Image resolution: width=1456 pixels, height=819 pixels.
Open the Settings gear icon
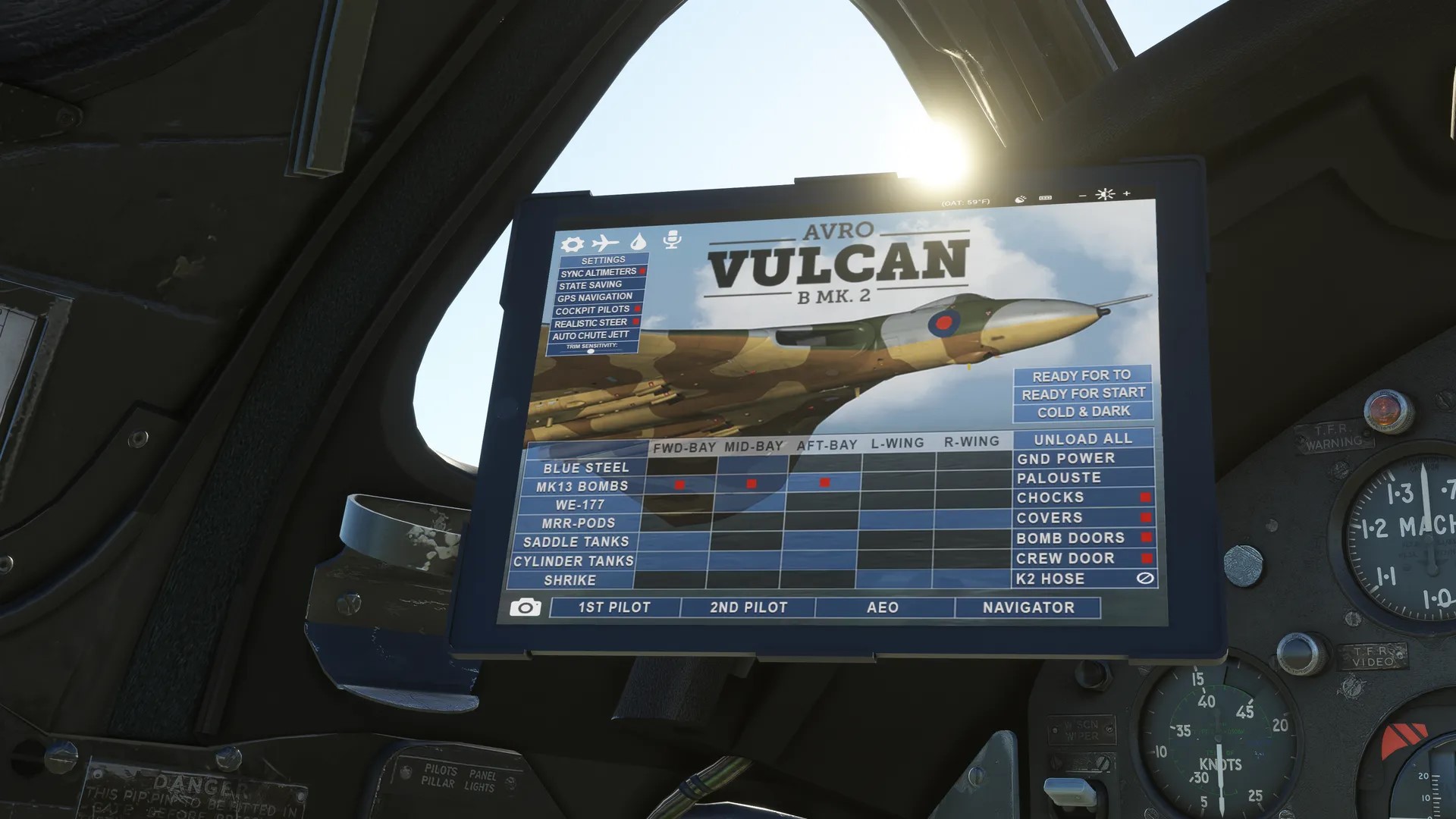[573, 243]
